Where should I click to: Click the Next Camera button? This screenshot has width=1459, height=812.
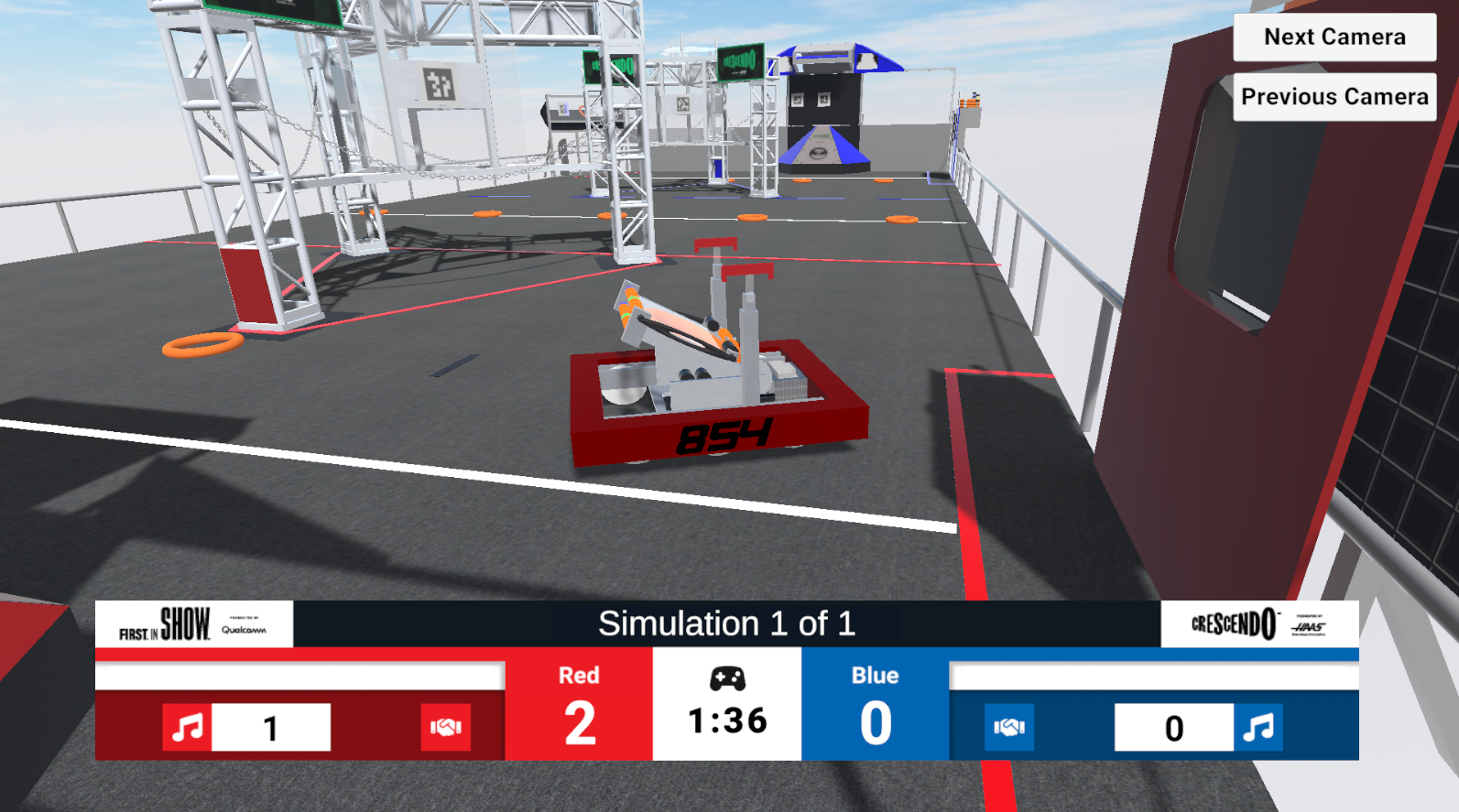(x=1334, y=38)
